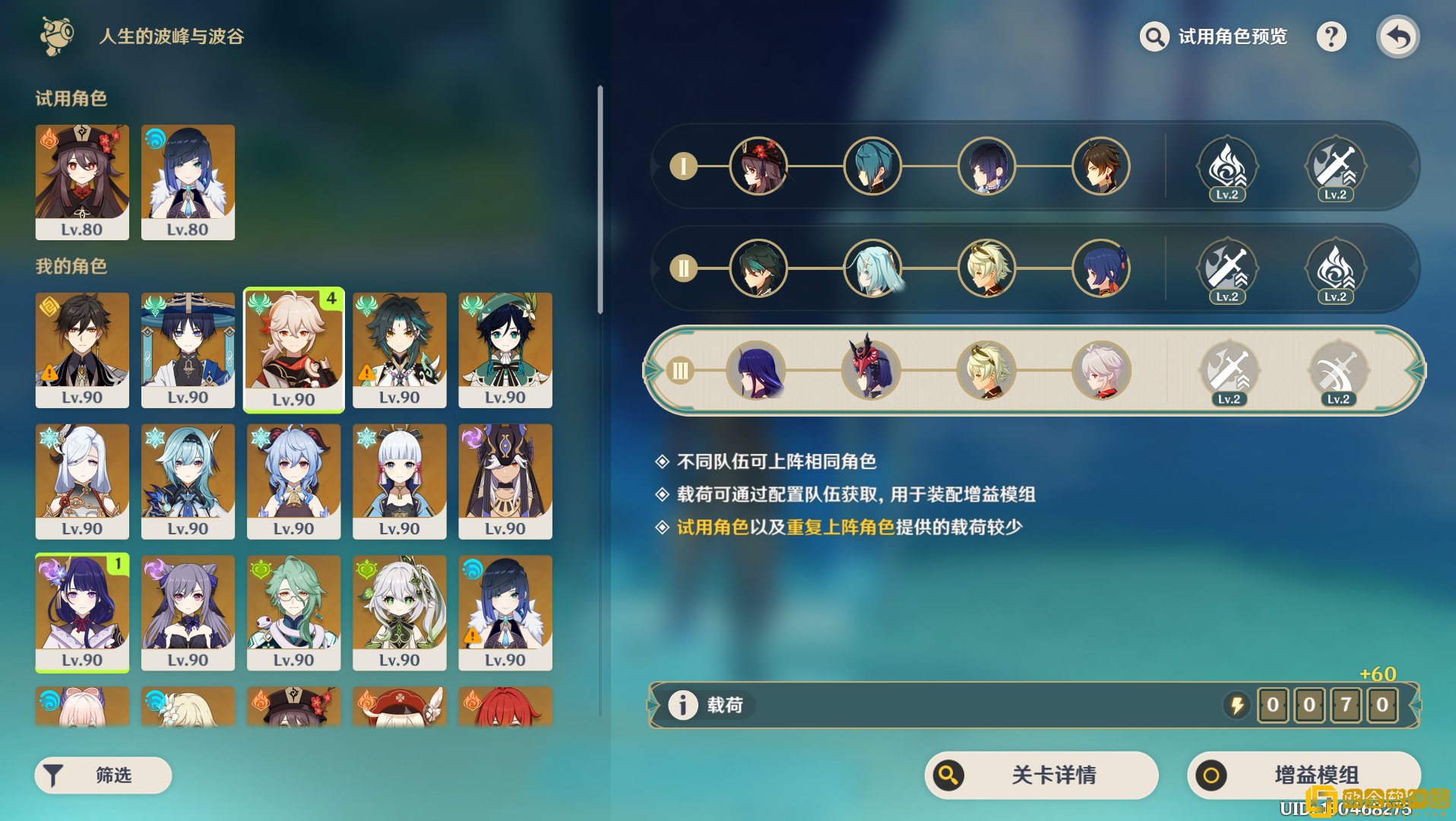
Task: Click the funnel icon on the 筛选 button
Action: click(53, 775)
